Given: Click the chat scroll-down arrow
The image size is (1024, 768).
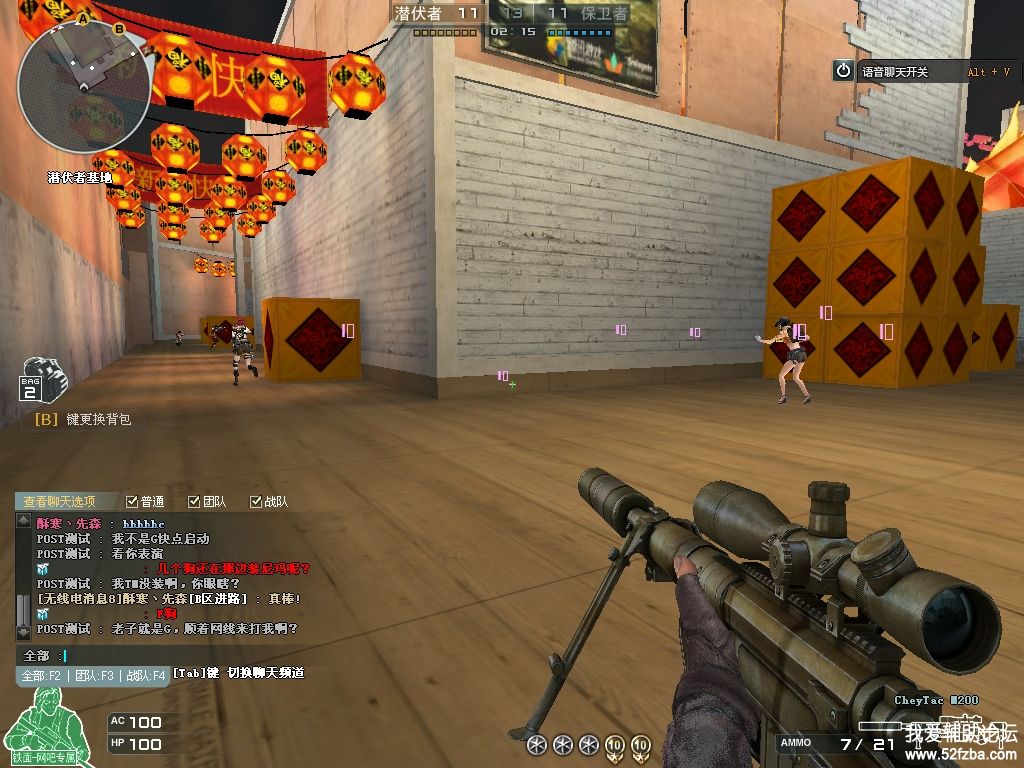Looking at the screenshot, I should tap(23, 633).
